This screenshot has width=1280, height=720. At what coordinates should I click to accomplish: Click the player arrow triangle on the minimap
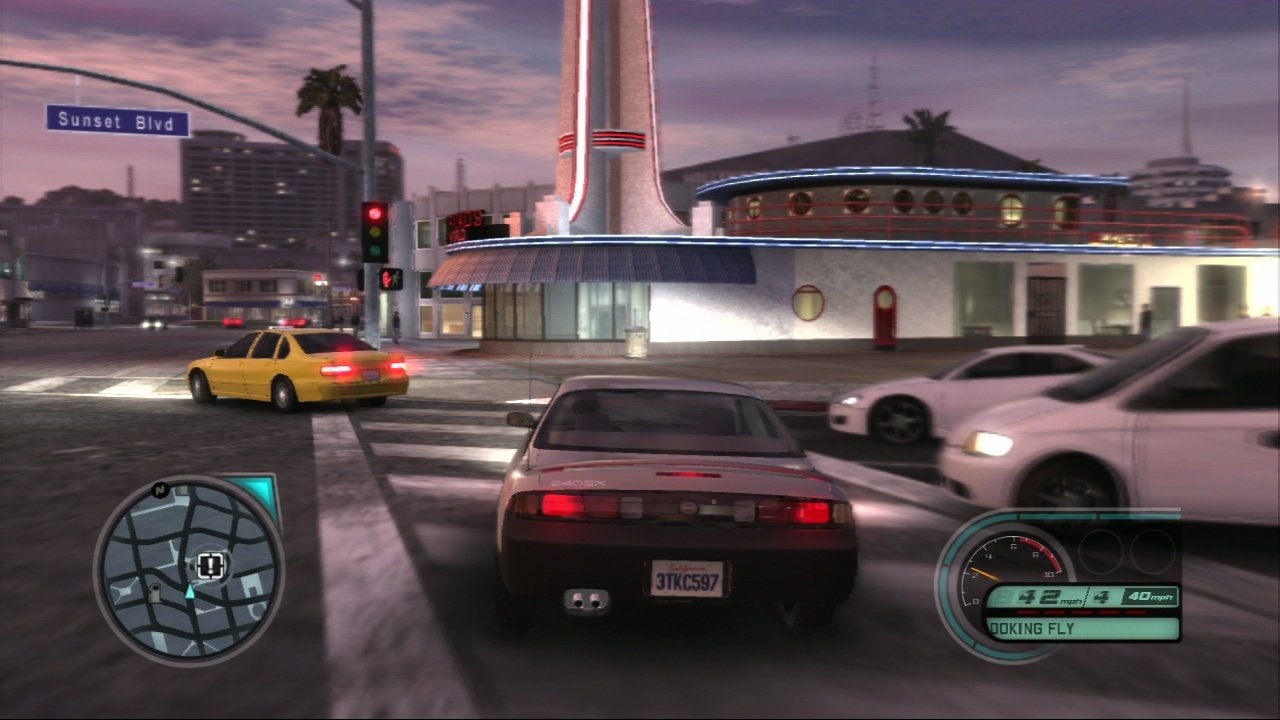pyautogui.click(x=190, y=593)
